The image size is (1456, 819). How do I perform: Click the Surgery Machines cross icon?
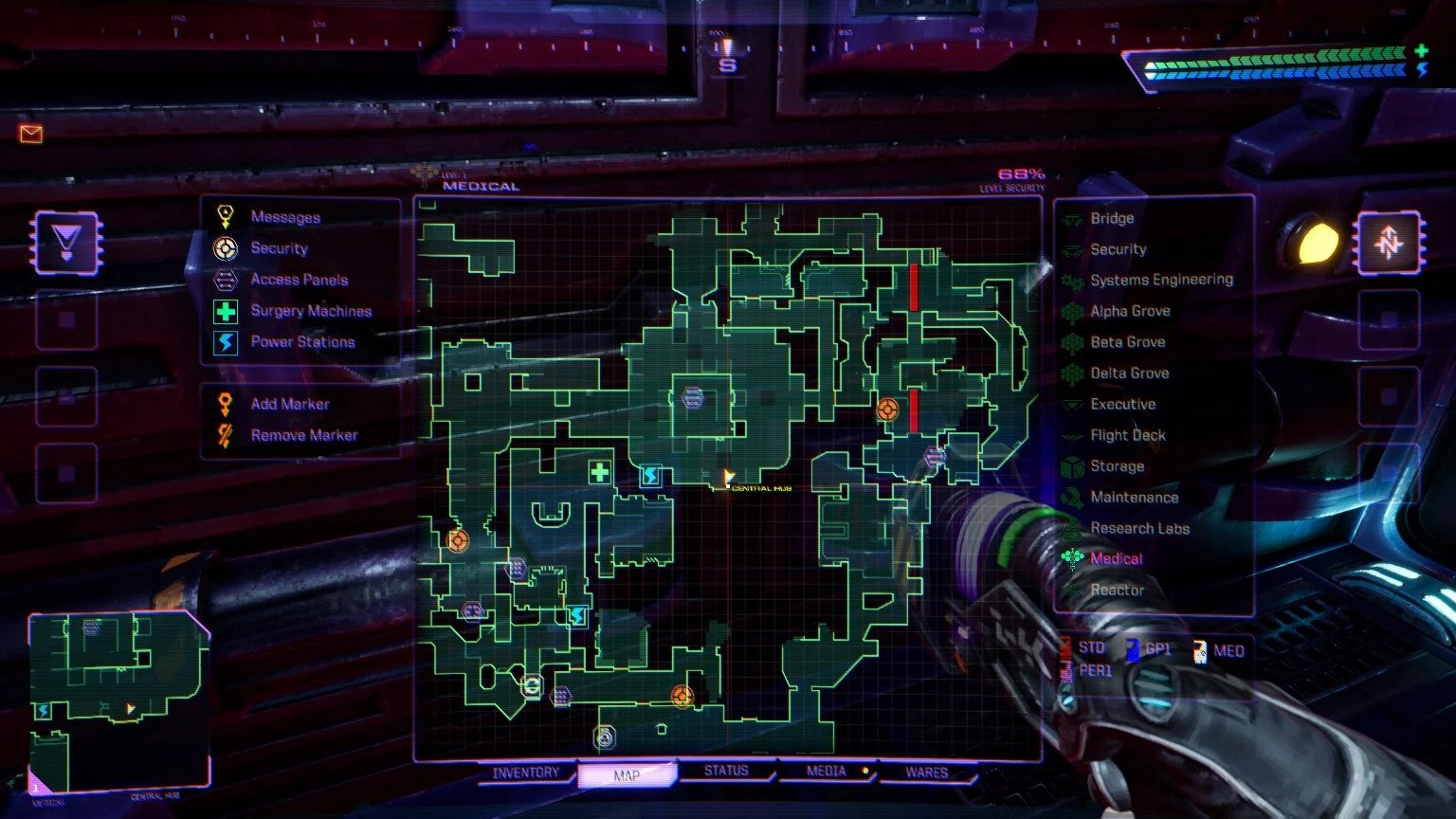[x=224, y=311]
